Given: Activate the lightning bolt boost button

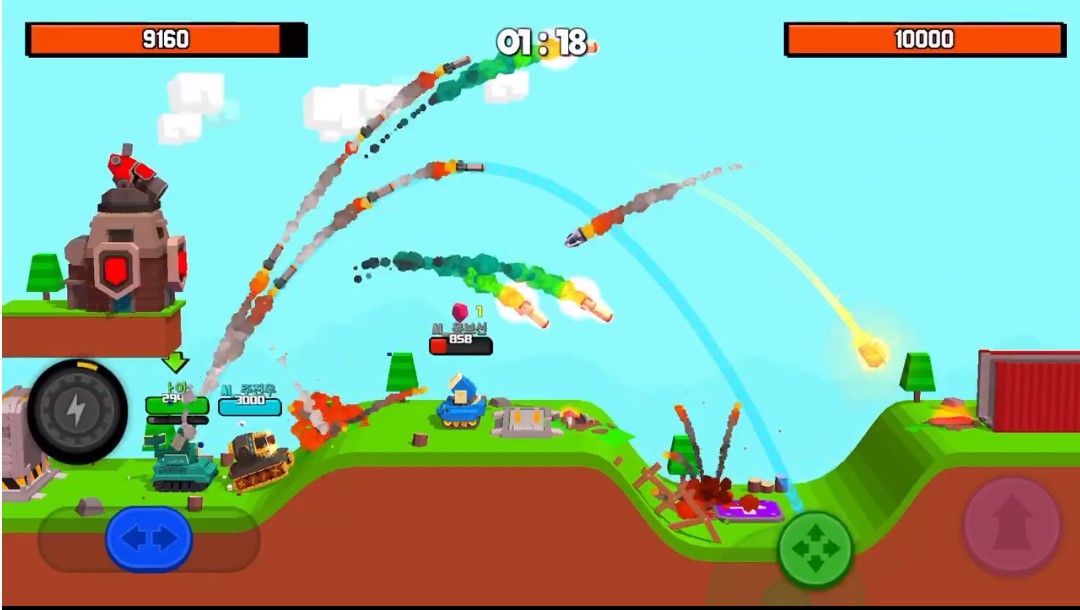Looking at the screenshot, I should 77,411.
